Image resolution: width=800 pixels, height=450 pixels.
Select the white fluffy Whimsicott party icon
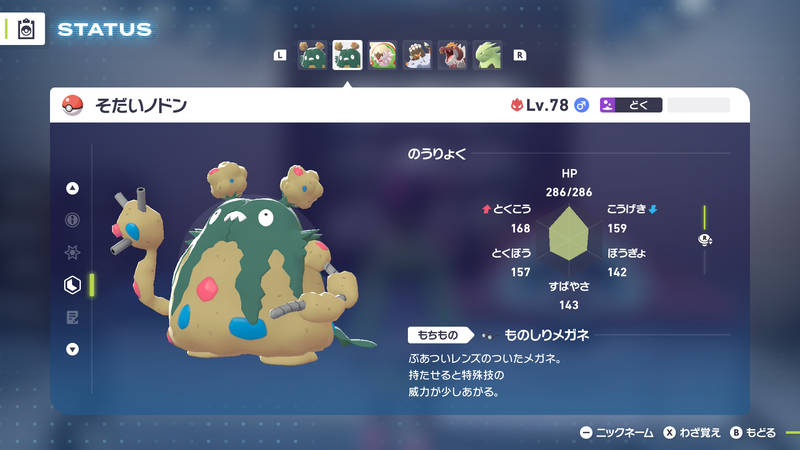[382, 55]
